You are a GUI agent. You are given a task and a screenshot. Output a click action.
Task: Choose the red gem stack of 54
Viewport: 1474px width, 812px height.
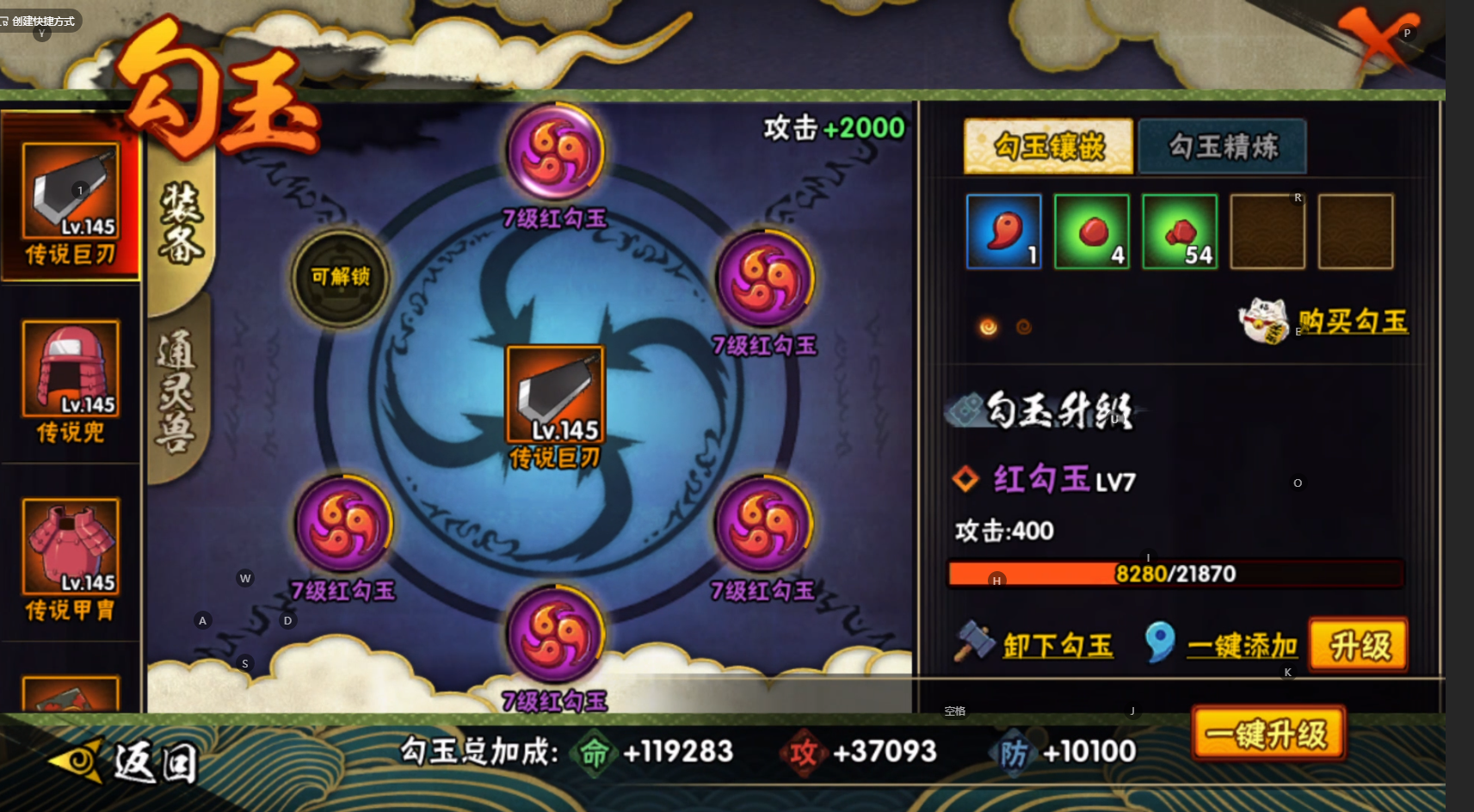(x=1180, y=231)
